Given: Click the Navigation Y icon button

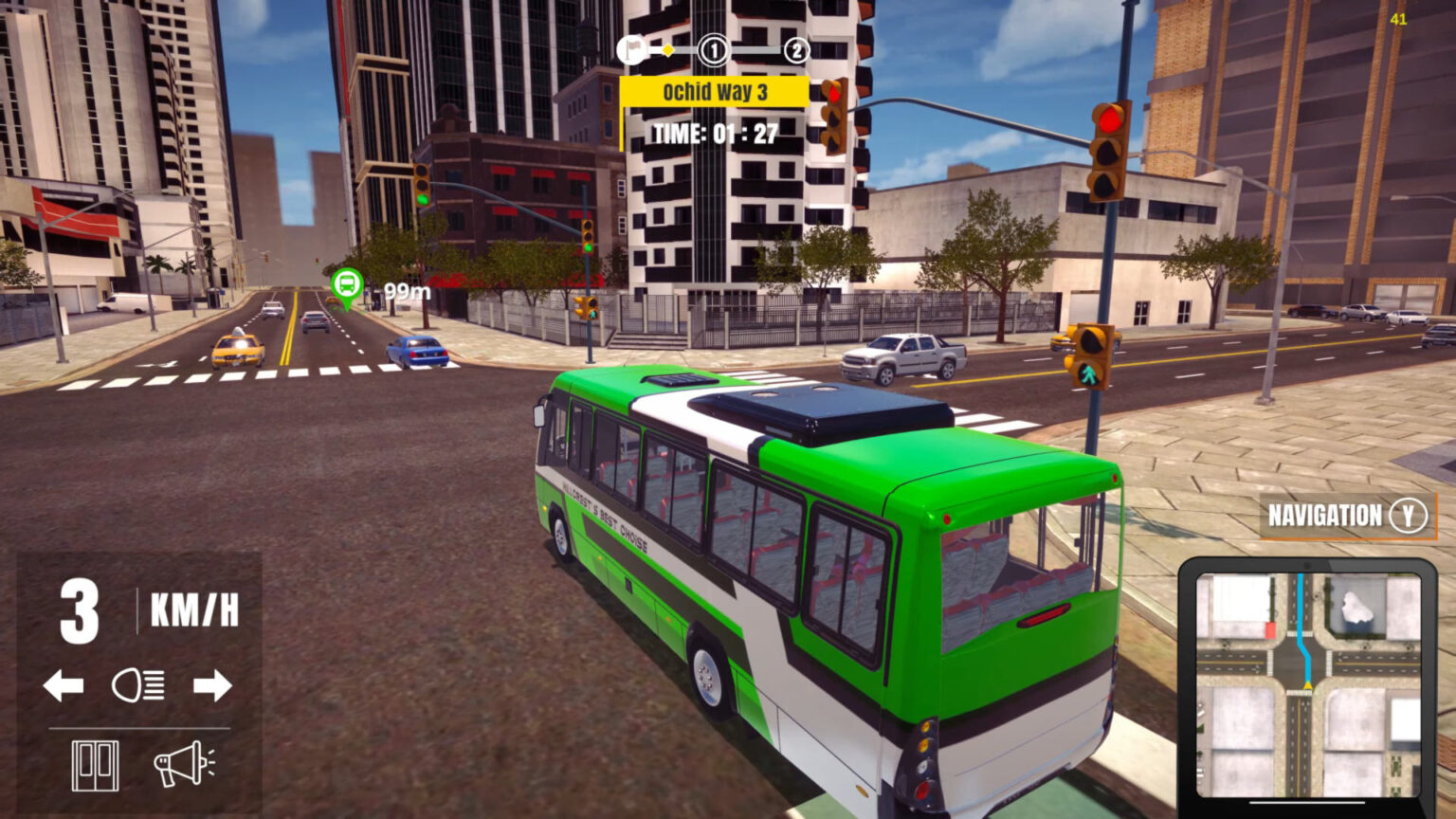Looking at the screenshot, I should click(x=1411, y=517).
